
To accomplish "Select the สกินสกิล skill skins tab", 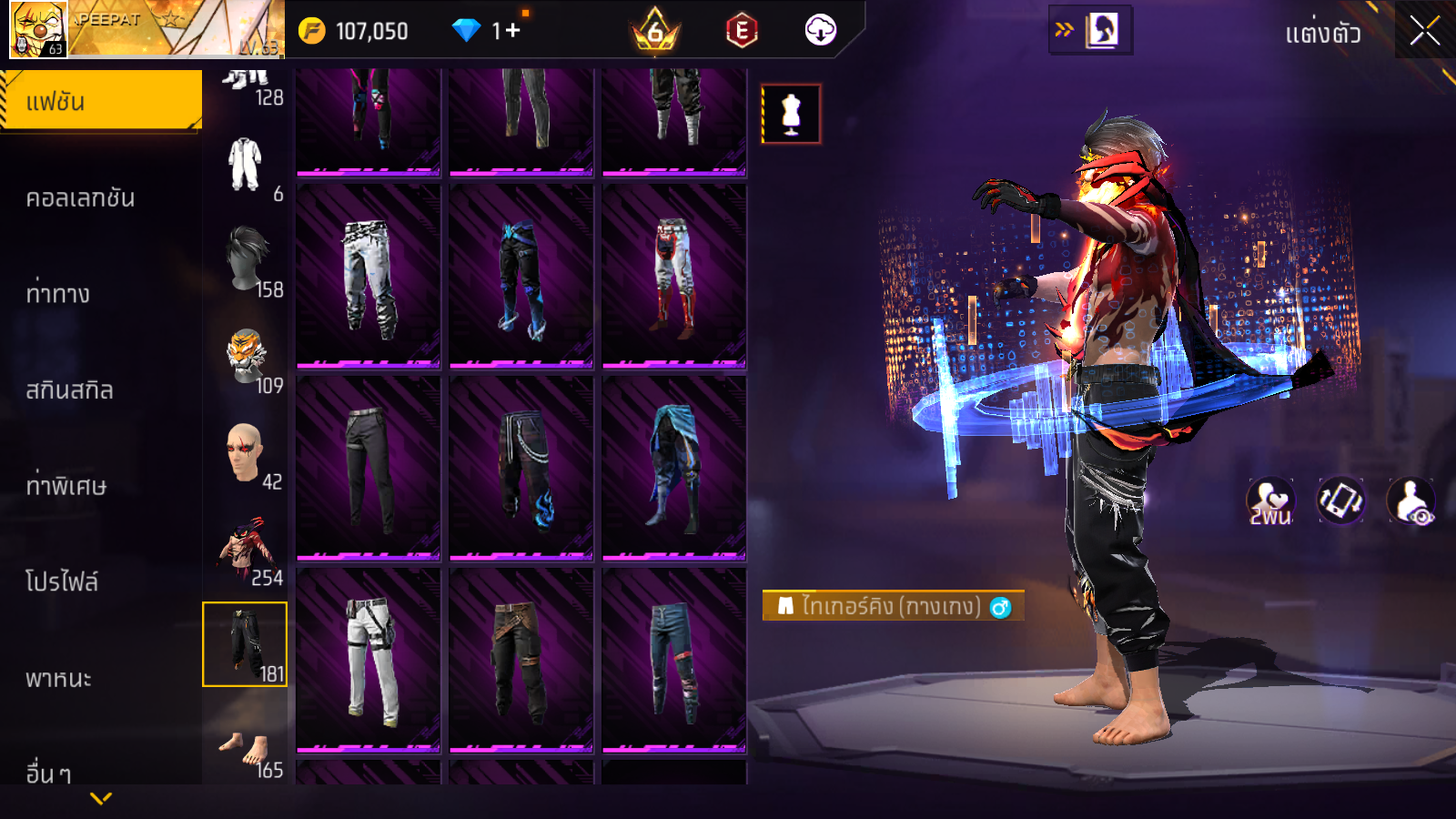I will click(x=69, y=390).
